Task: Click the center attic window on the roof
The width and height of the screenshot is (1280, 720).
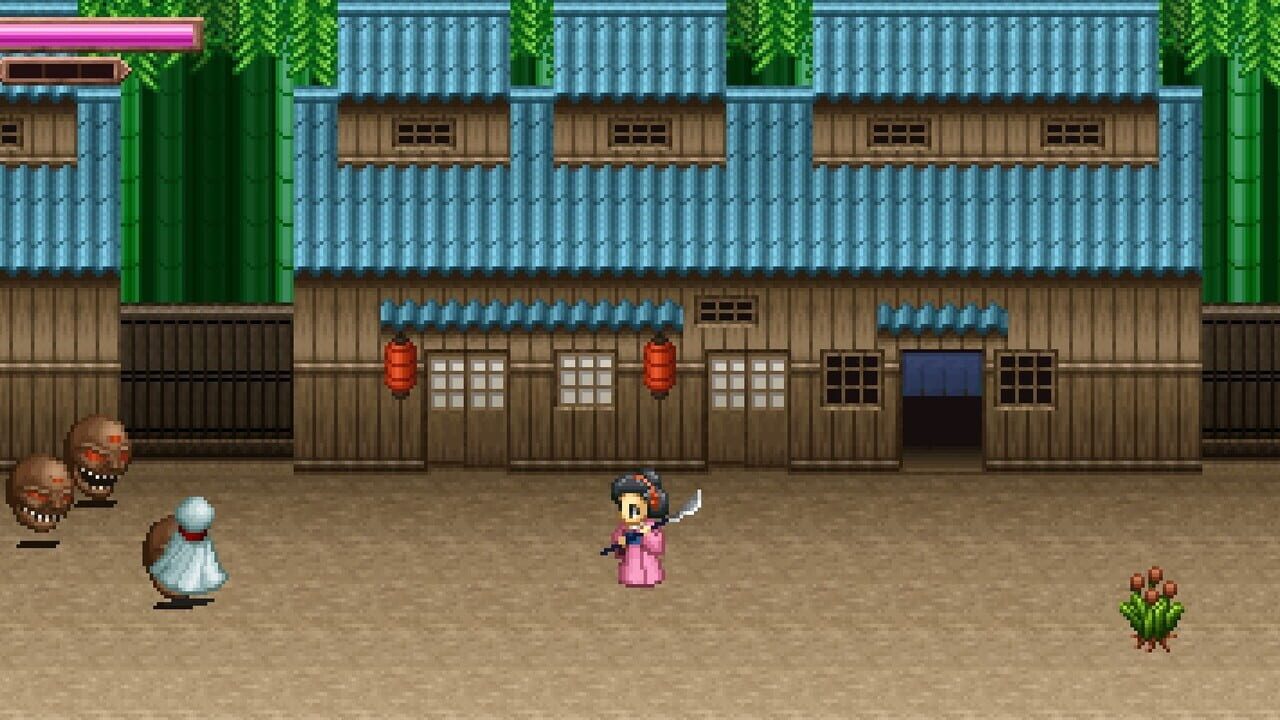Action: [x=640, y=130]
